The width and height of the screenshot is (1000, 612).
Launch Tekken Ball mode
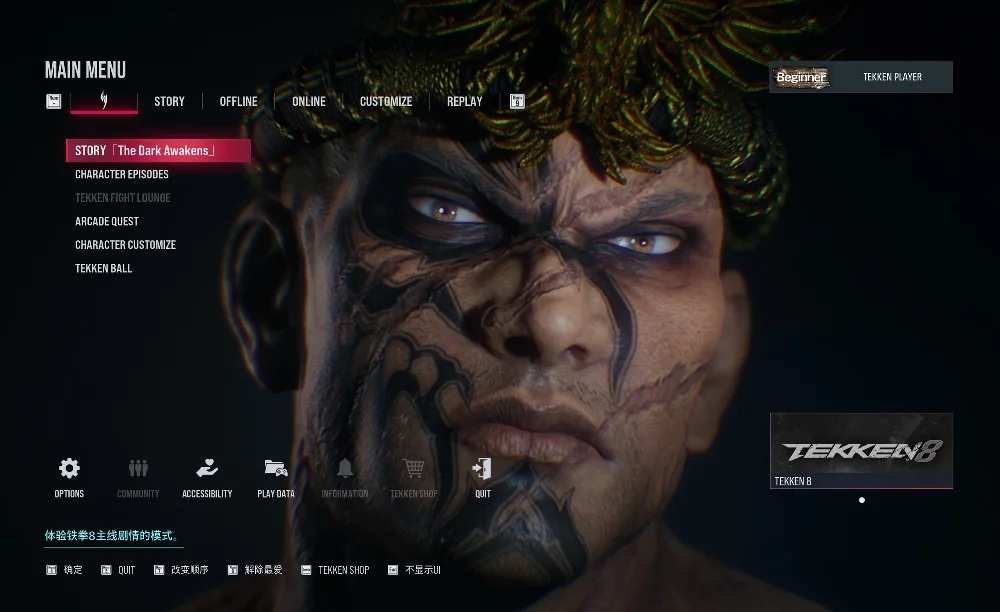coord(104,268)
